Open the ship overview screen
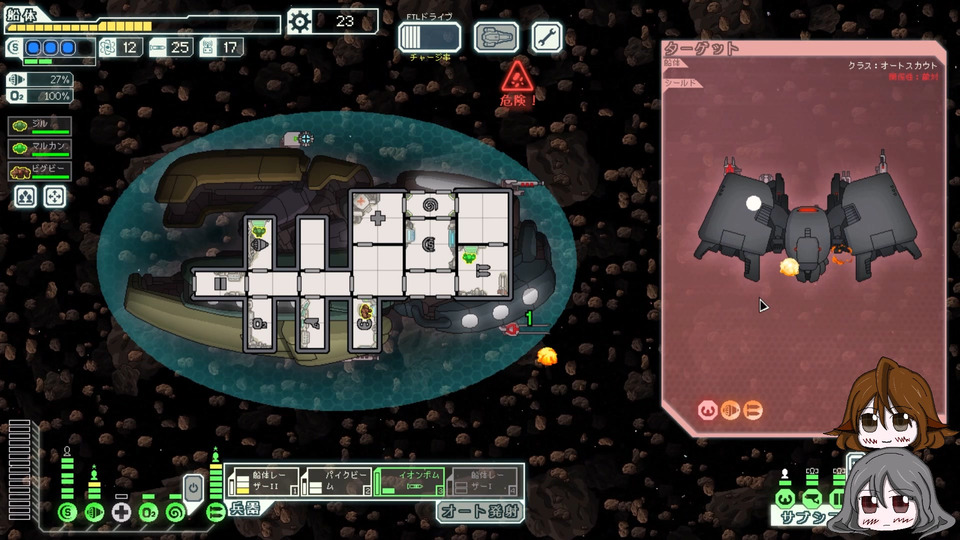 (495, 37)
